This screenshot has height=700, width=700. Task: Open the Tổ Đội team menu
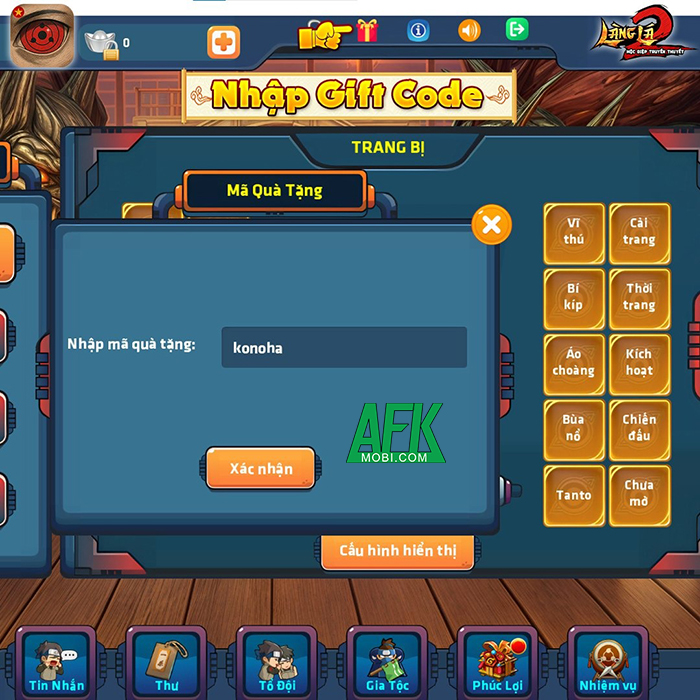point(277,663)
